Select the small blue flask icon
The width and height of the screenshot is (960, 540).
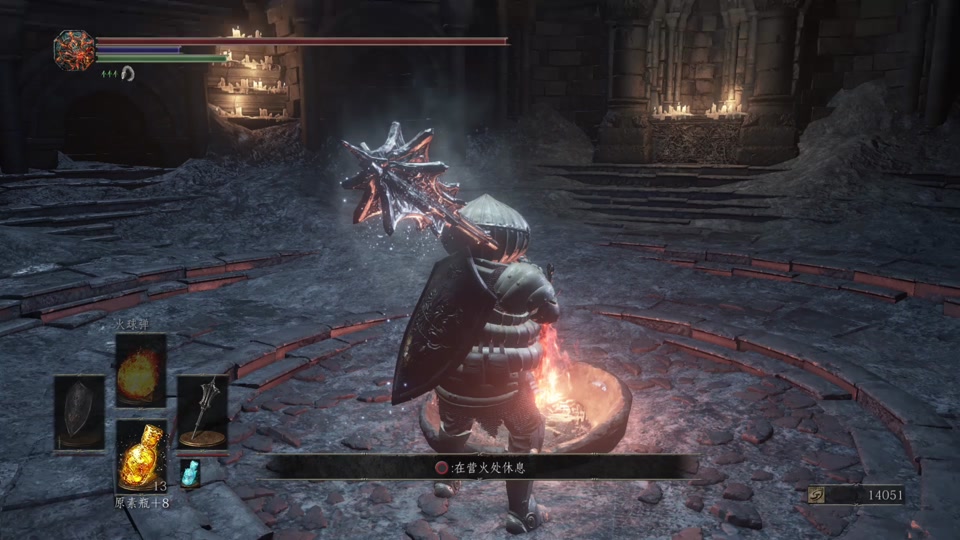point(190,473)
